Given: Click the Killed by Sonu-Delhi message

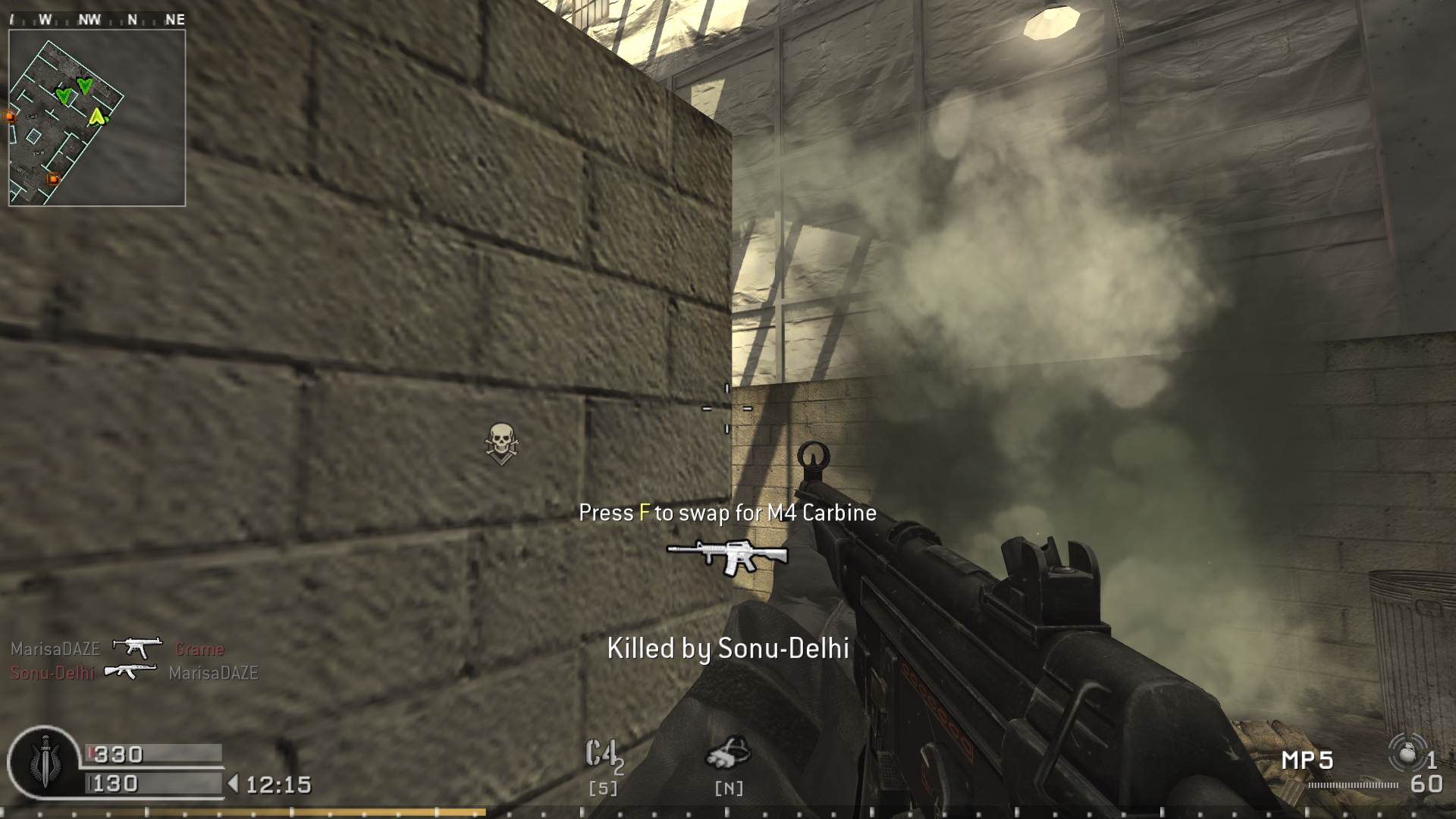Looking at the screenshot, I should [x=728, y=650].
